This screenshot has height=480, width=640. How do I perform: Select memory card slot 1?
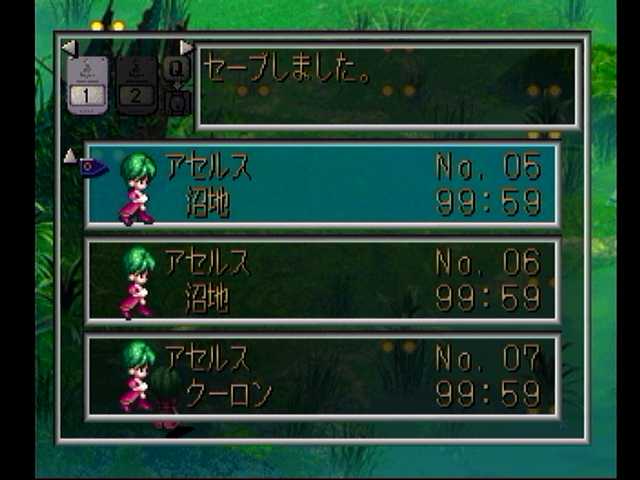(x=87, y=85)
